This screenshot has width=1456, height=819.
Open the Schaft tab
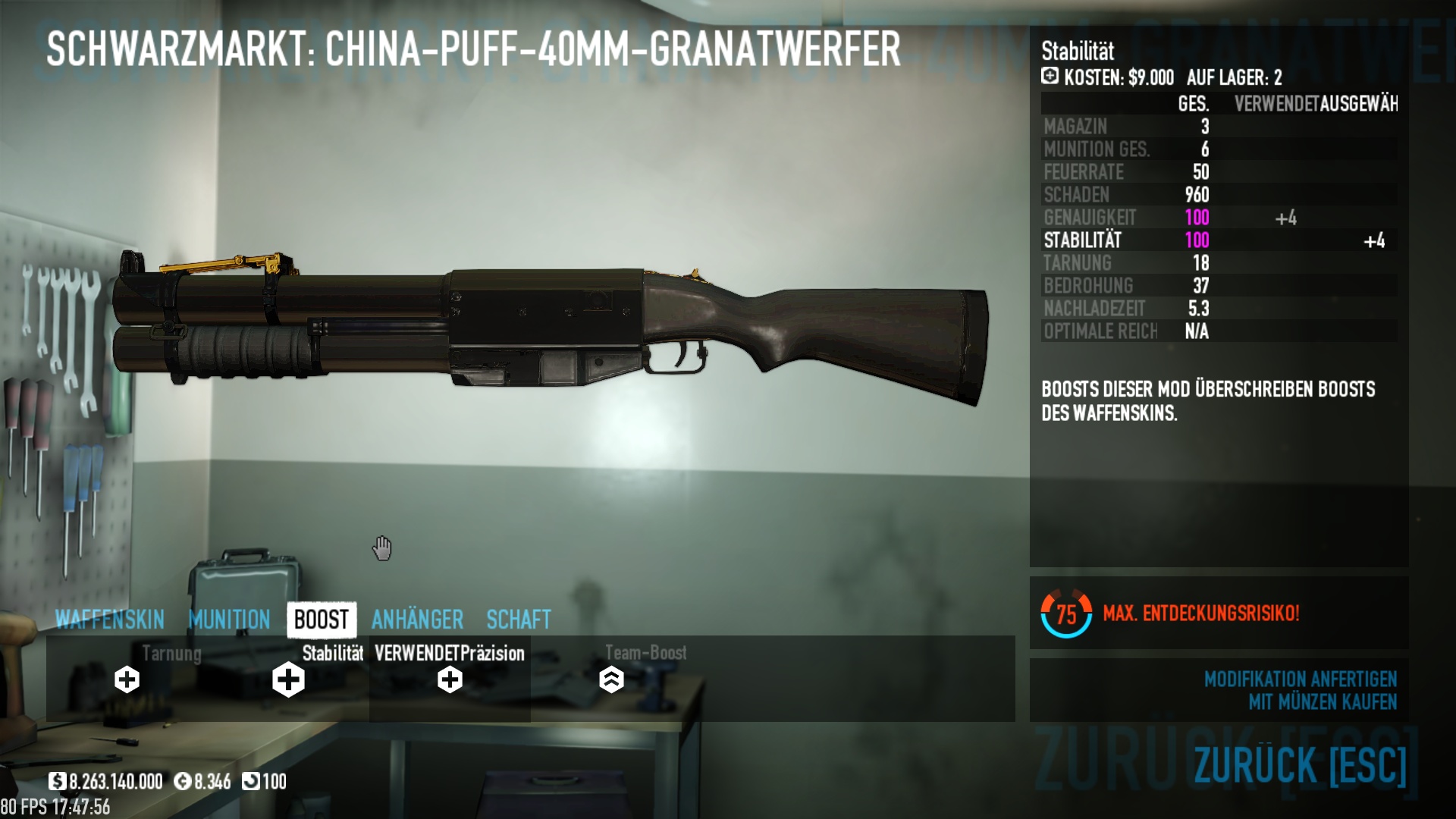pos(519,620)
